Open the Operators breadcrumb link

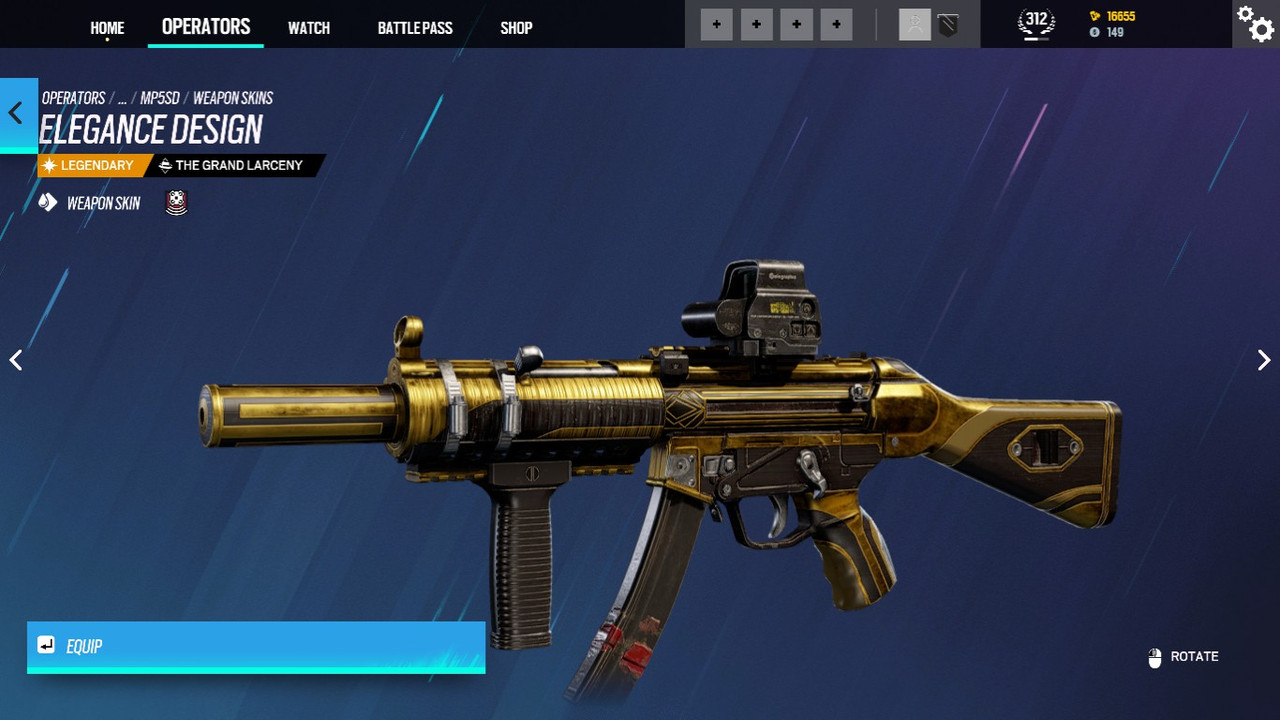pyautogui.click(x=73, y=98)
